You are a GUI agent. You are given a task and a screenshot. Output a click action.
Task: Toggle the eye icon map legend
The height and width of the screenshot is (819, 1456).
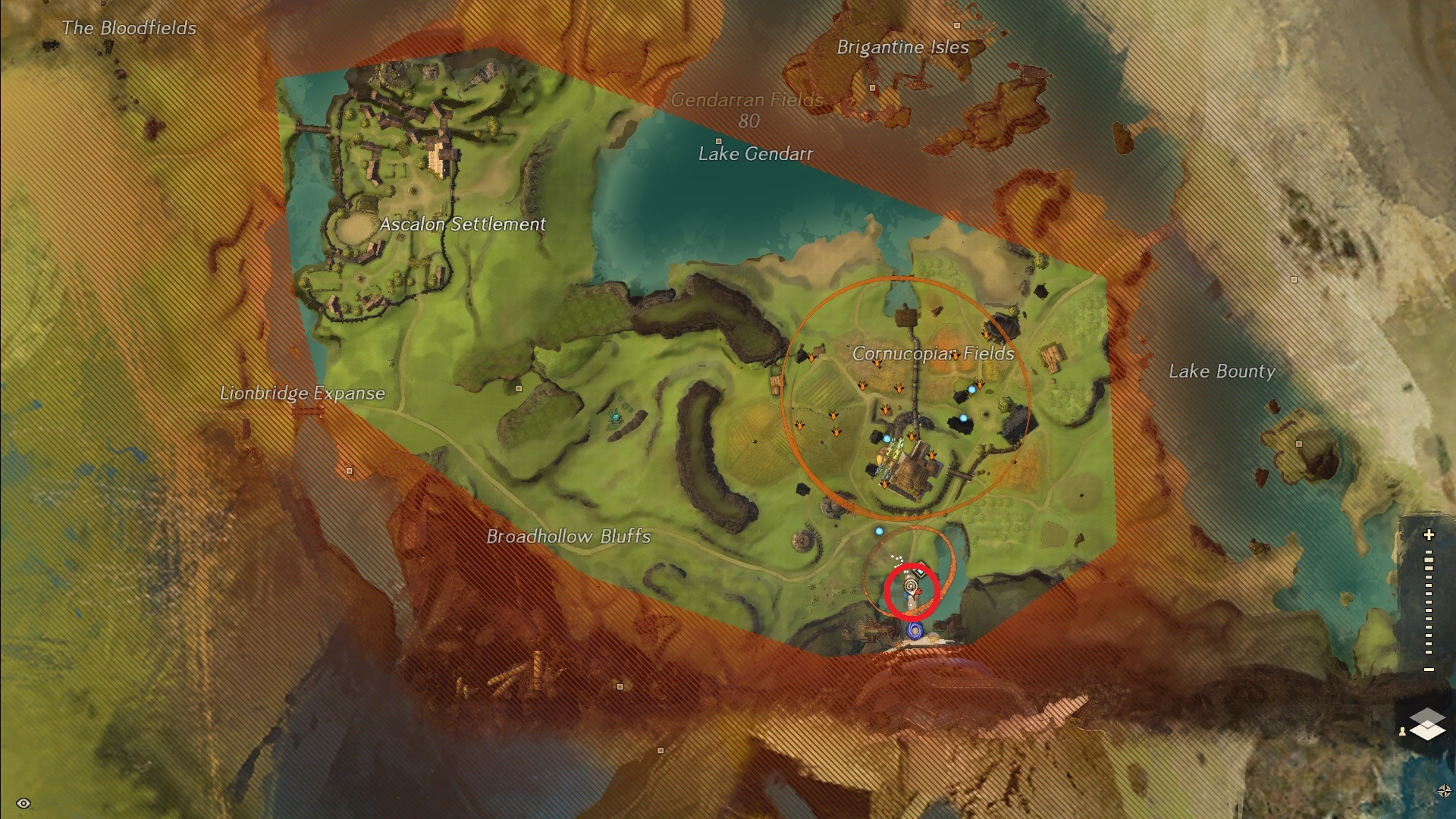tap(23, 803)
